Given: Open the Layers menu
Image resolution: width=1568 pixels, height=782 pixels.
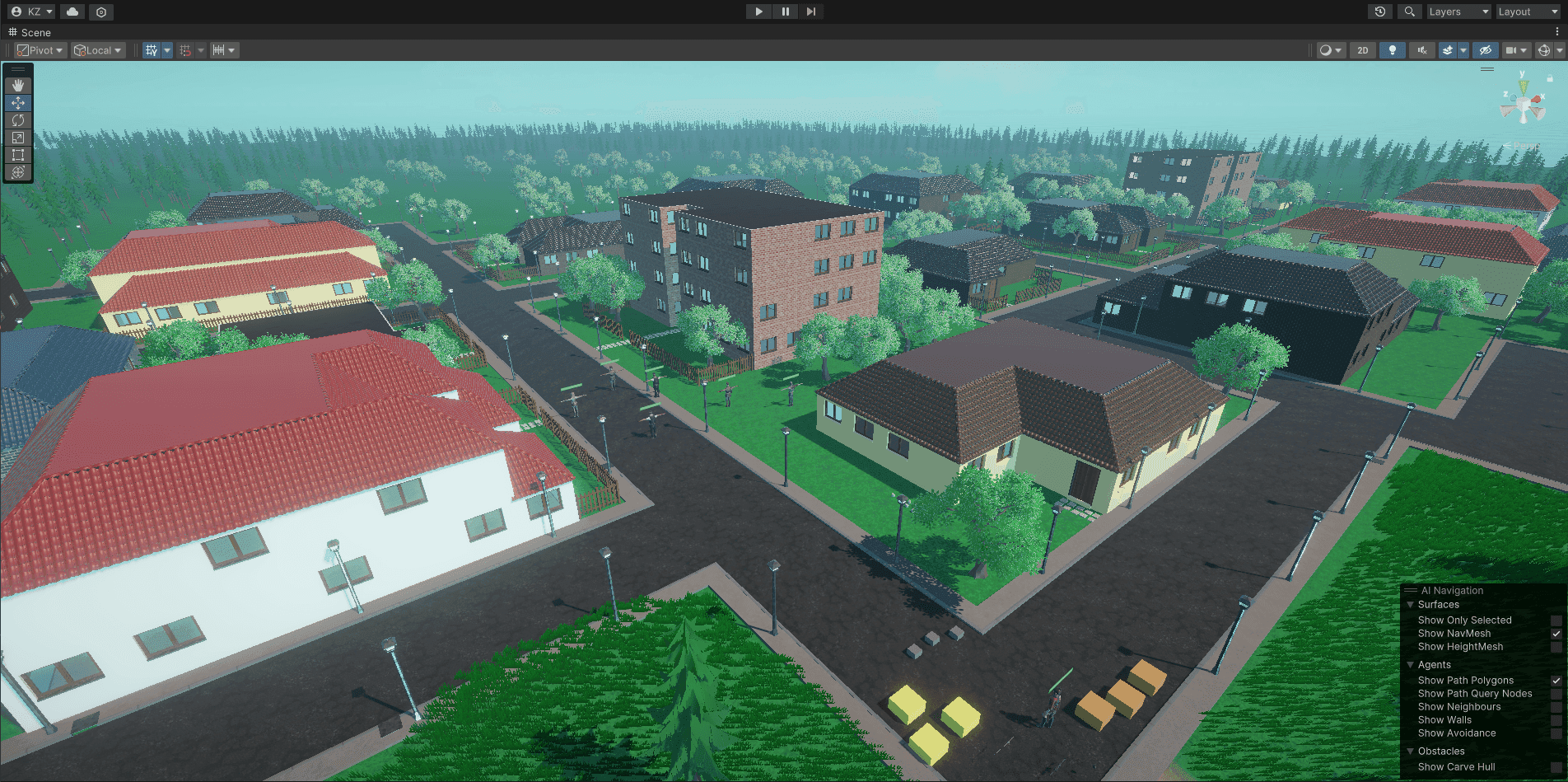Looking at the screenshot, I should tap(1458, 12).
